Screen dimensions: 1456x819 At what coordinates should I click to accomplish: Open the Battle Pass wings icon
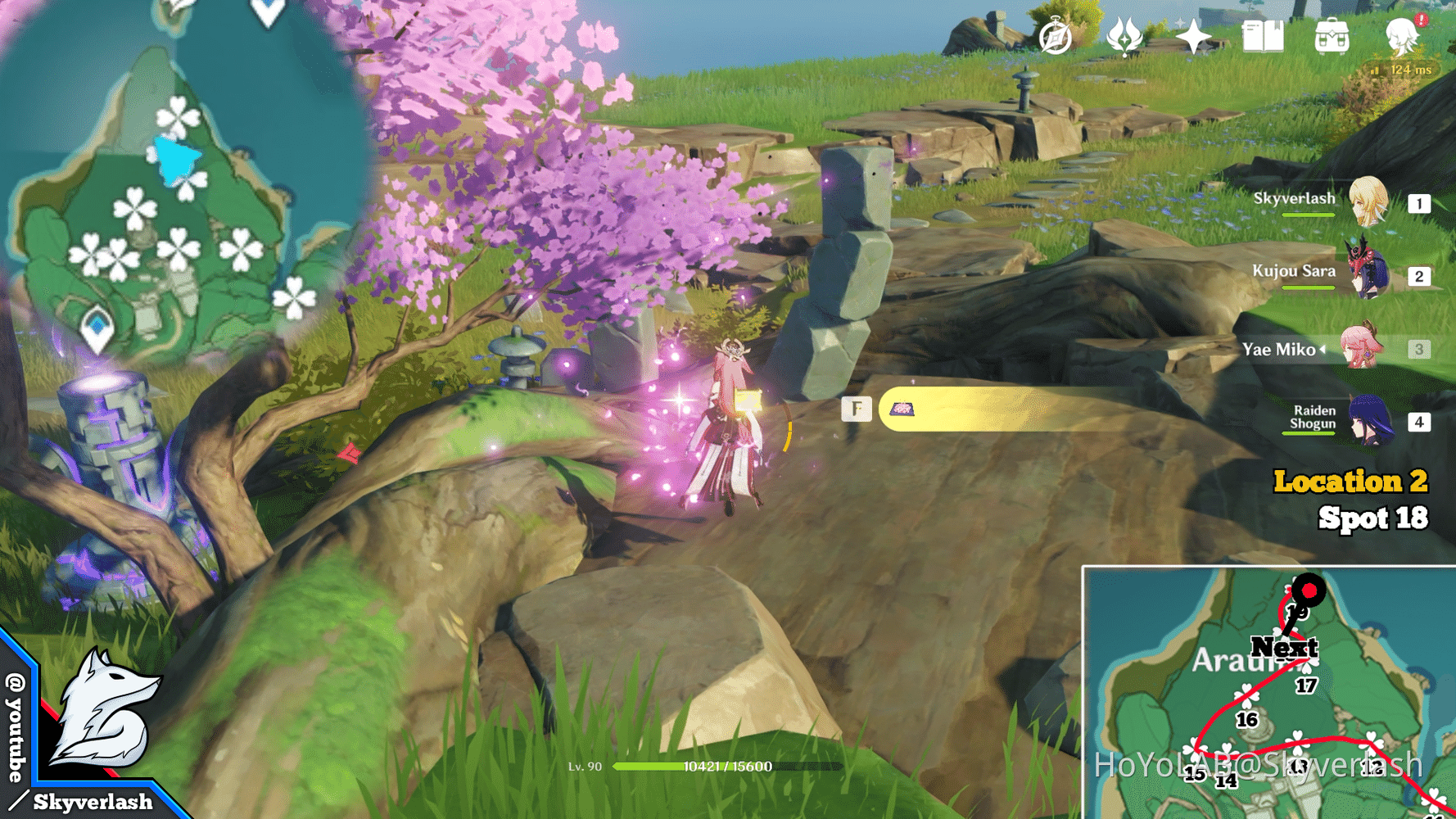click(x=1124, y=34)
